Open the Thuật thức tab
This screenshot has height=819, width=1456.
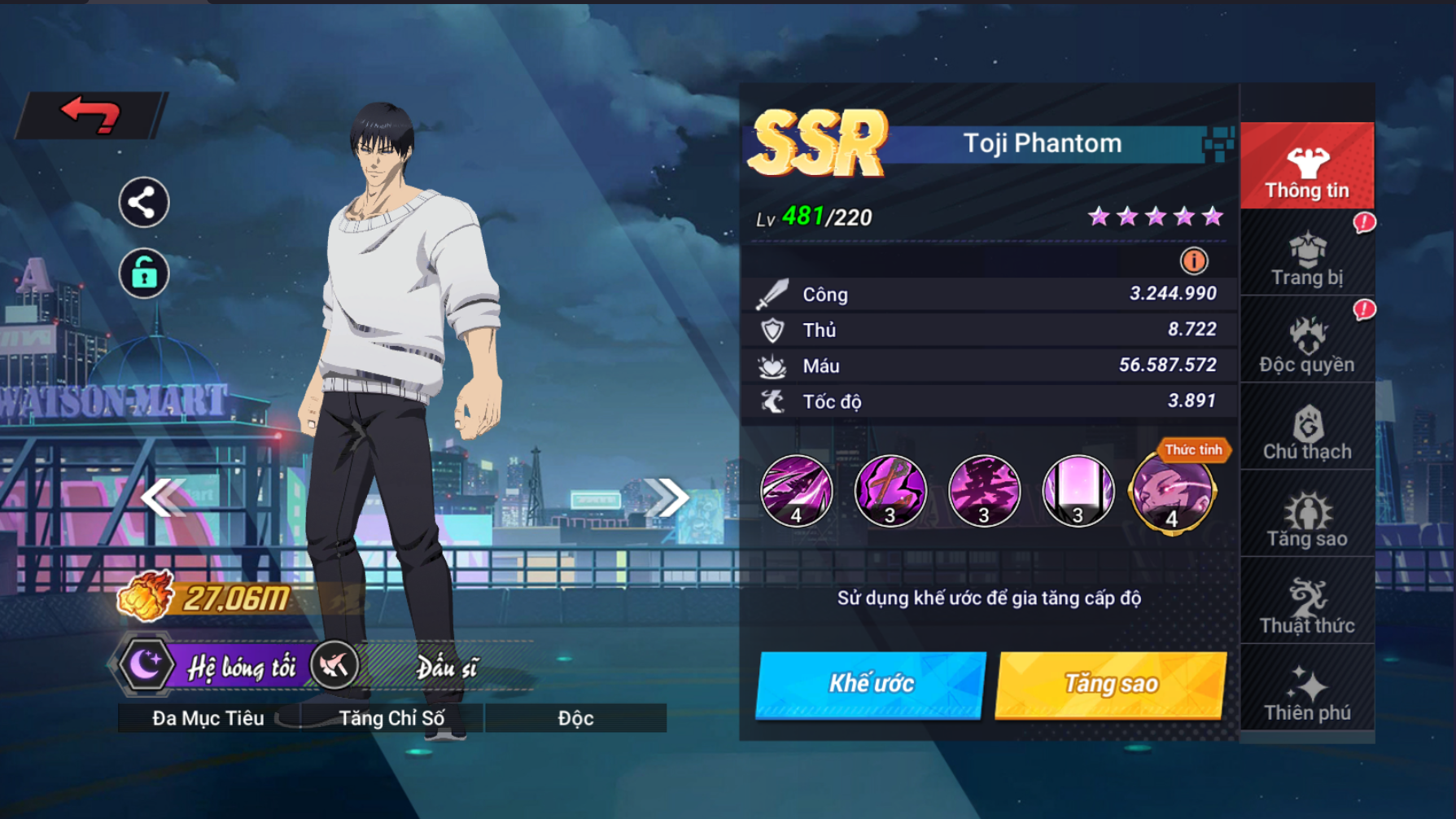(1307, 606)
